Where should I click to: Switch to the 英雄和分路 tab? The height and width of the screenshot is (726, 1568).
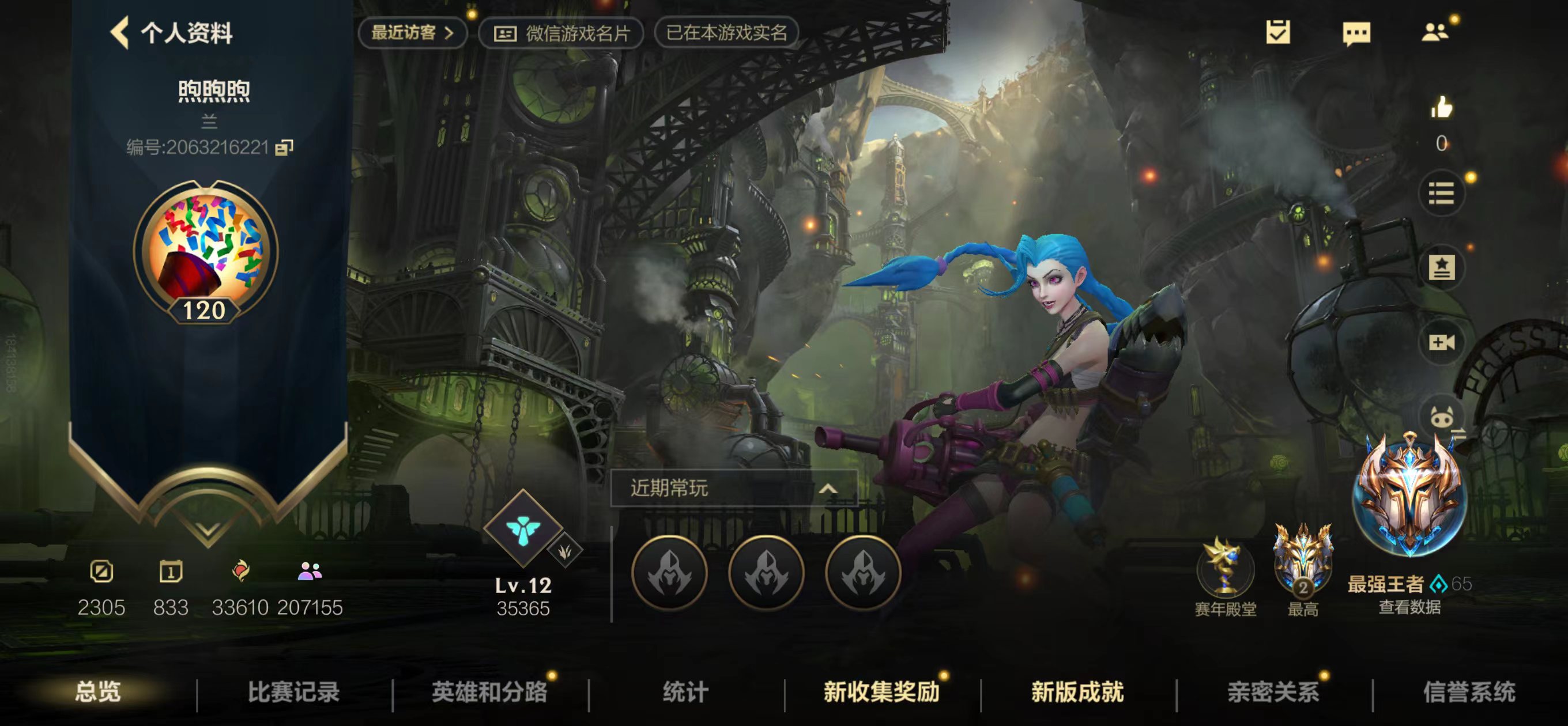pos(491,691)
